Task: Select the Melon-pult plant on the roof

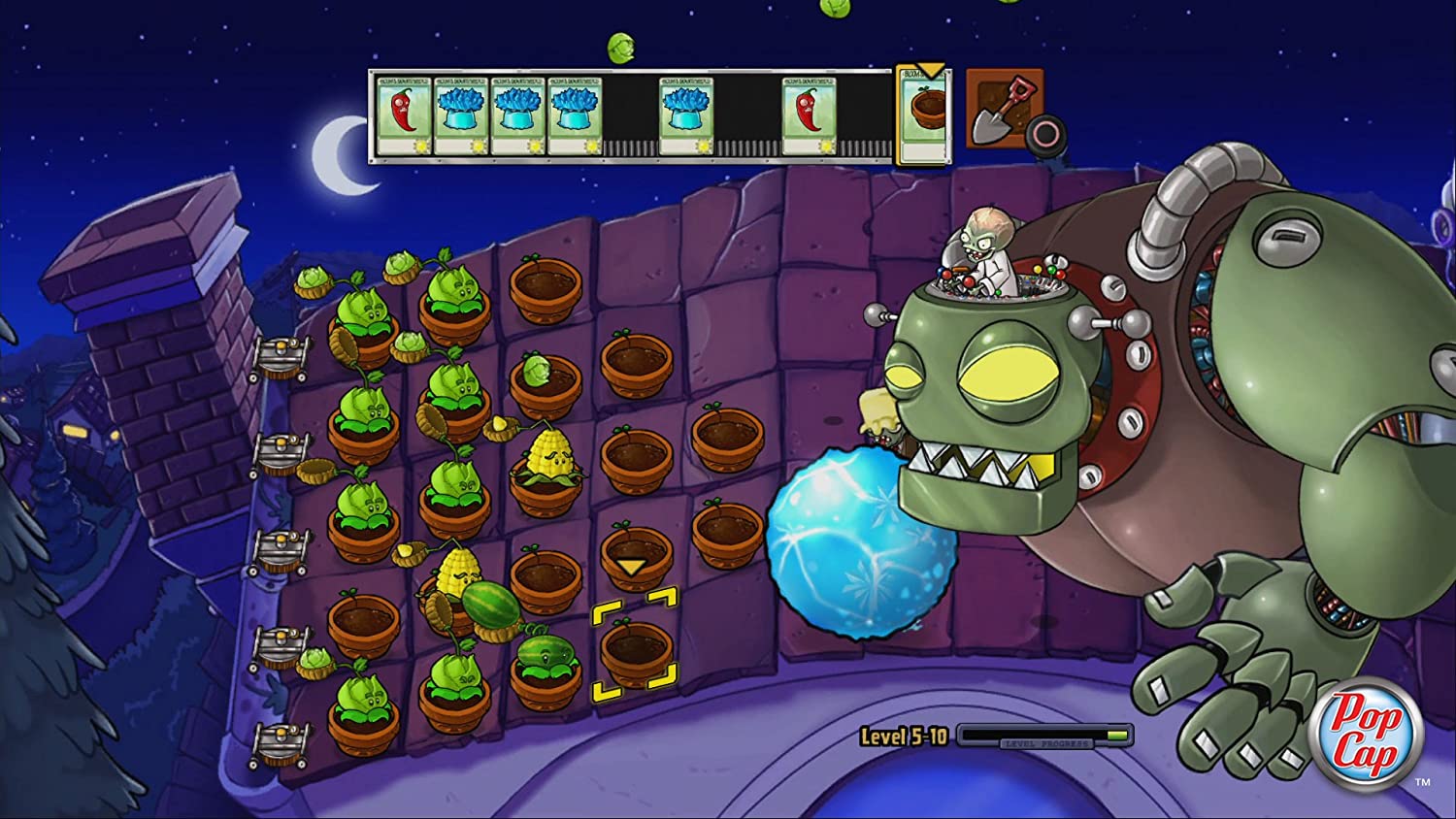Action: coord(544,658)
